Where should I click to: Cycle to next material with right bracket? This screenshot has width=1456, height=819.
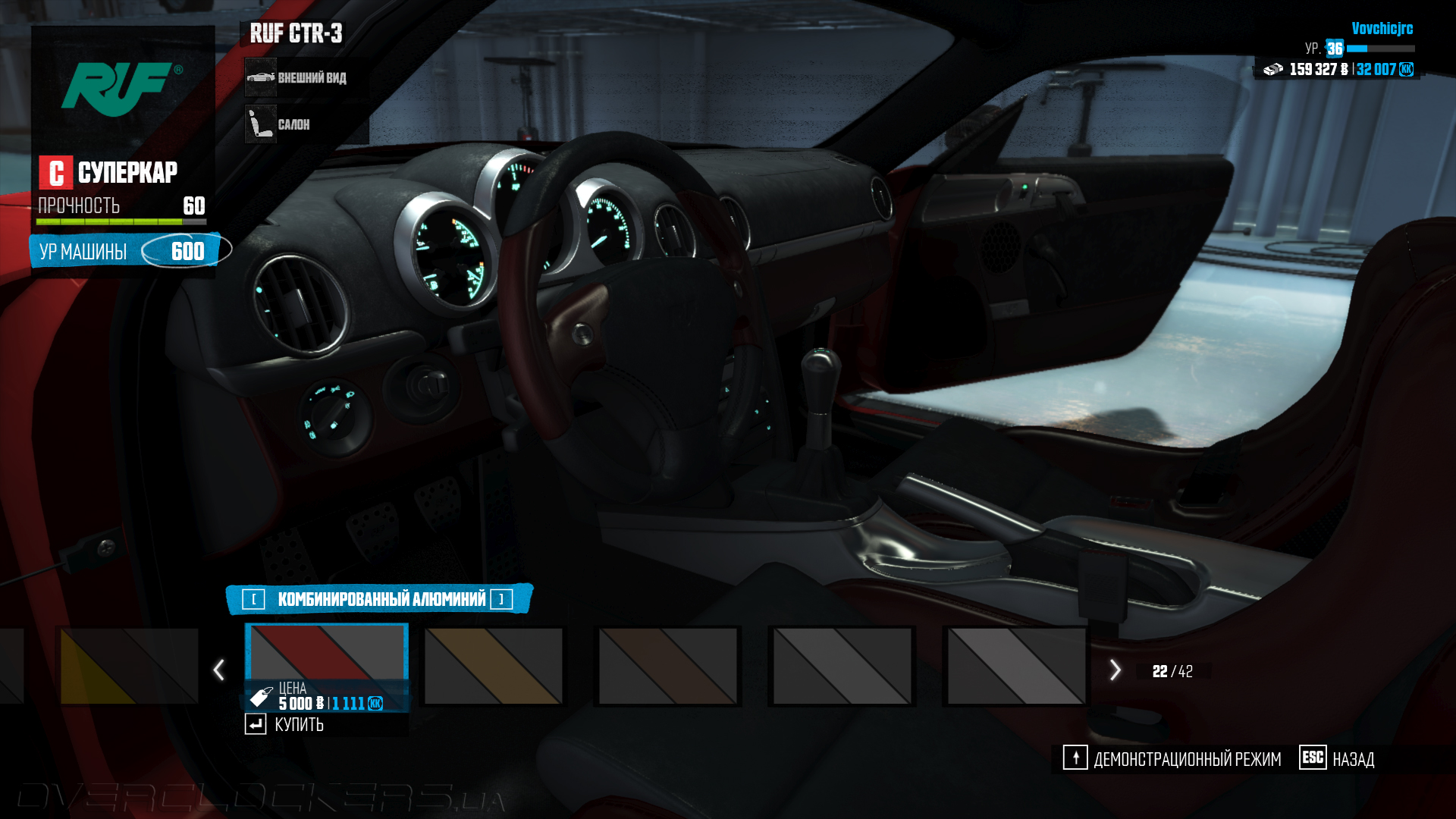coord(501,600)
